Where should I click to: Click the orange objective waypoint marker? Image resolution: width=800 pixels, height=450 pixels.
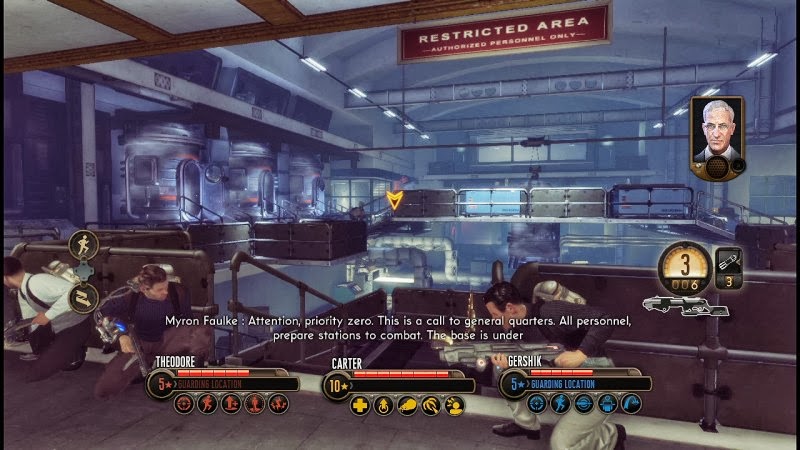tap(396, 199)
